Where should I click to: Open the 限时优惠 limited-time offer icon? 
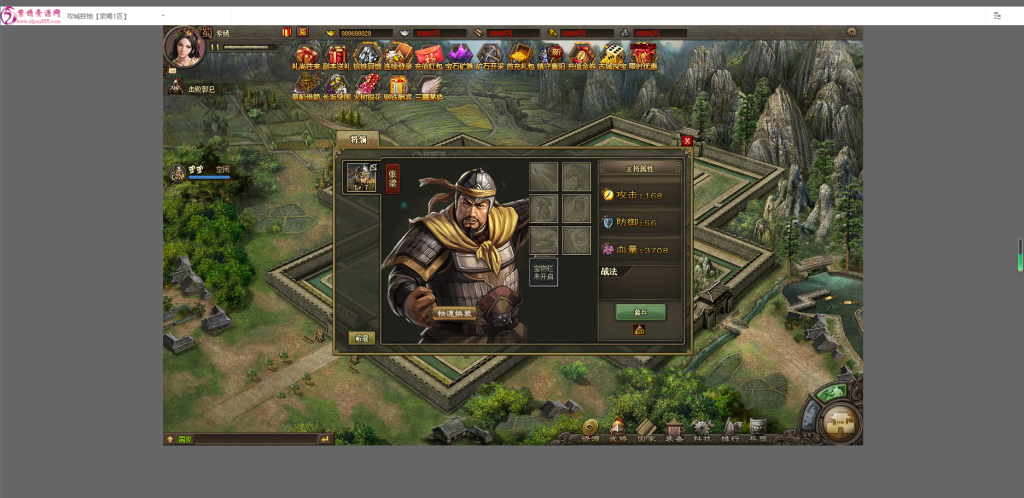[643, 54]
